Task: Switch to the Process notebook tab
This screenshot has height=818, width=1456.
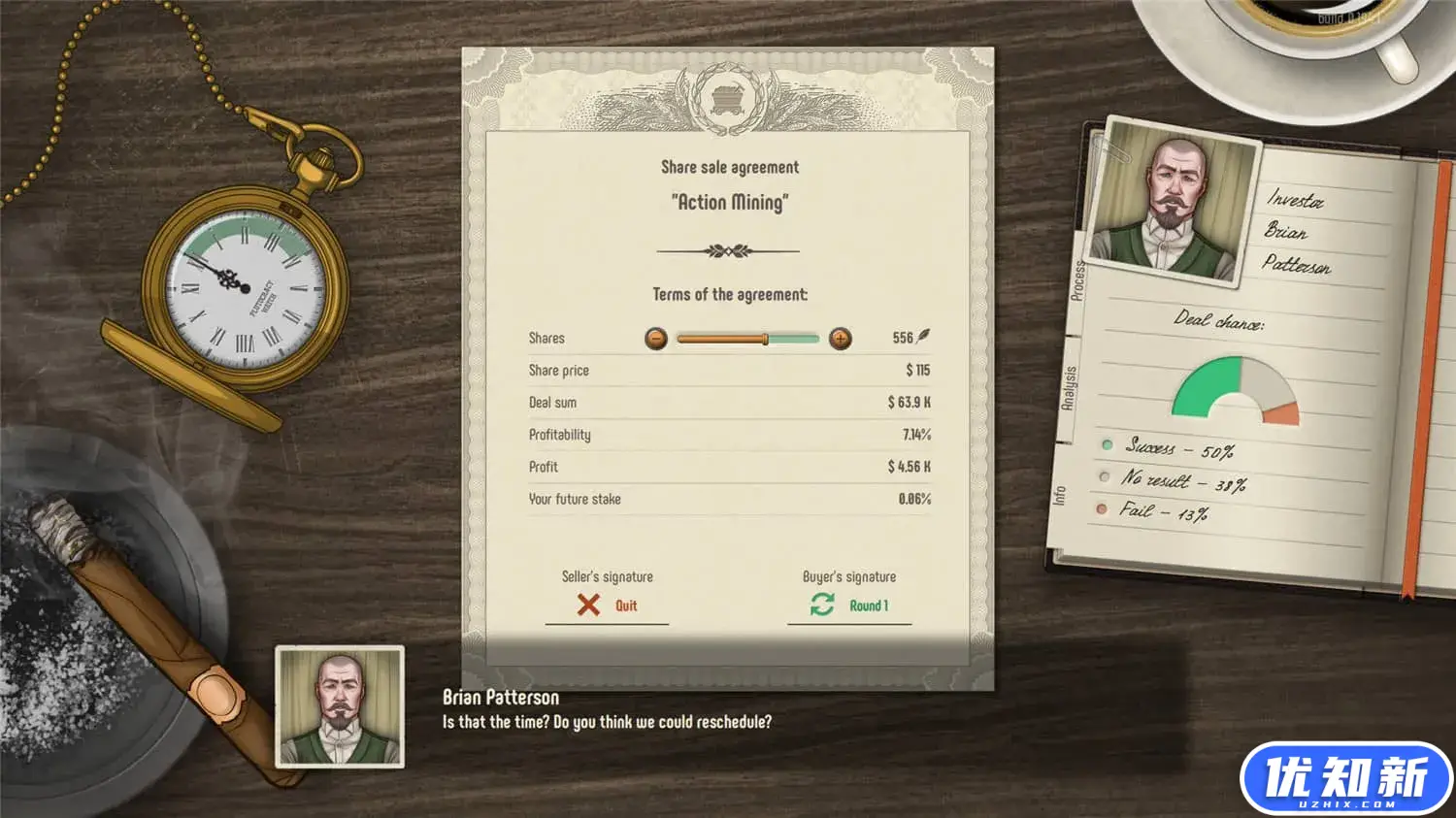Action: 1077,280
